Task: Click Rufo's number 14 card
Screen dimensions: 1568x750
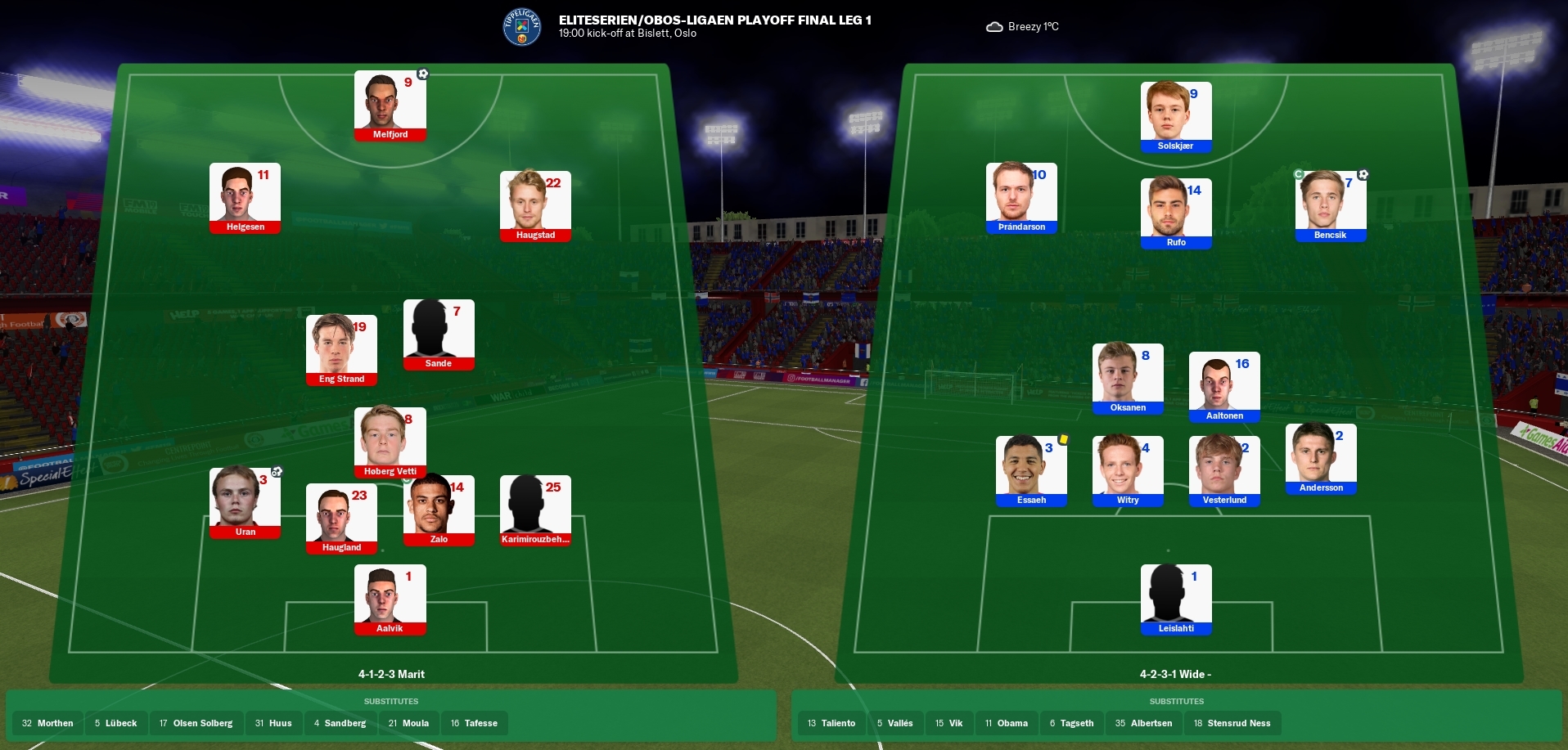Action: tap(1175, 213)
